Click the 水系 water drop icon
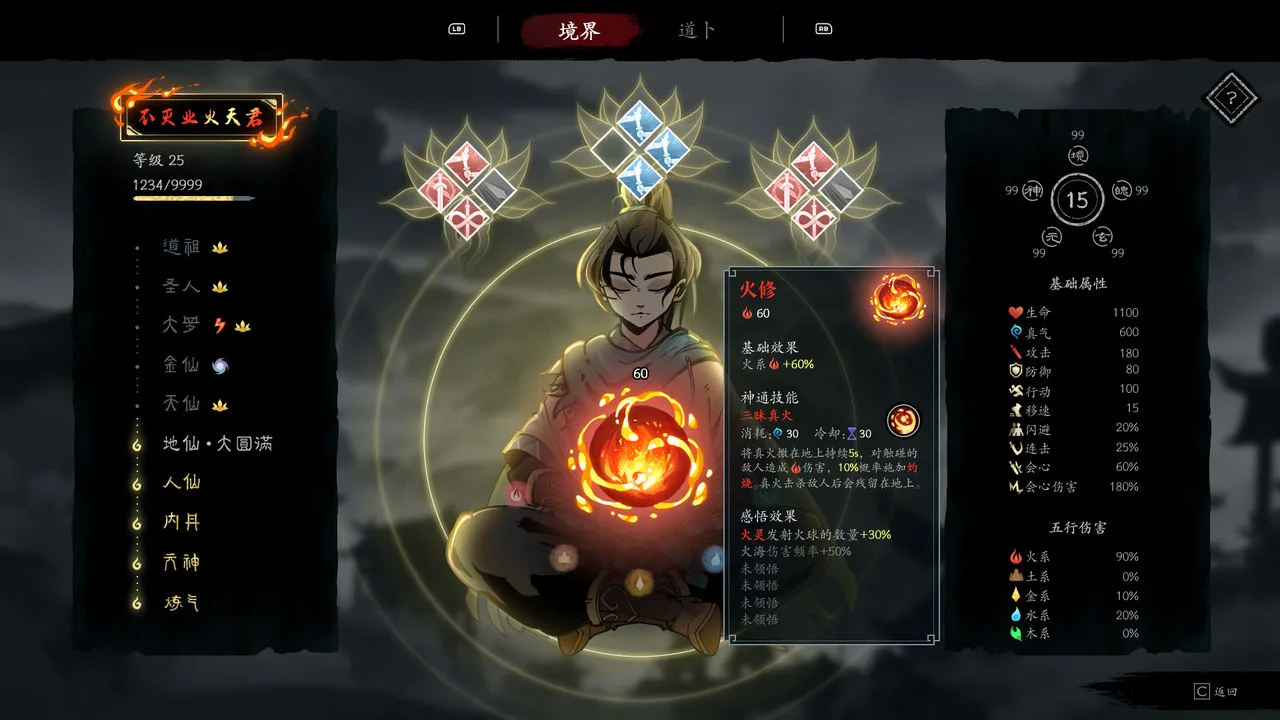This screenshot has width=1280, height=720. click(1018, 614)
